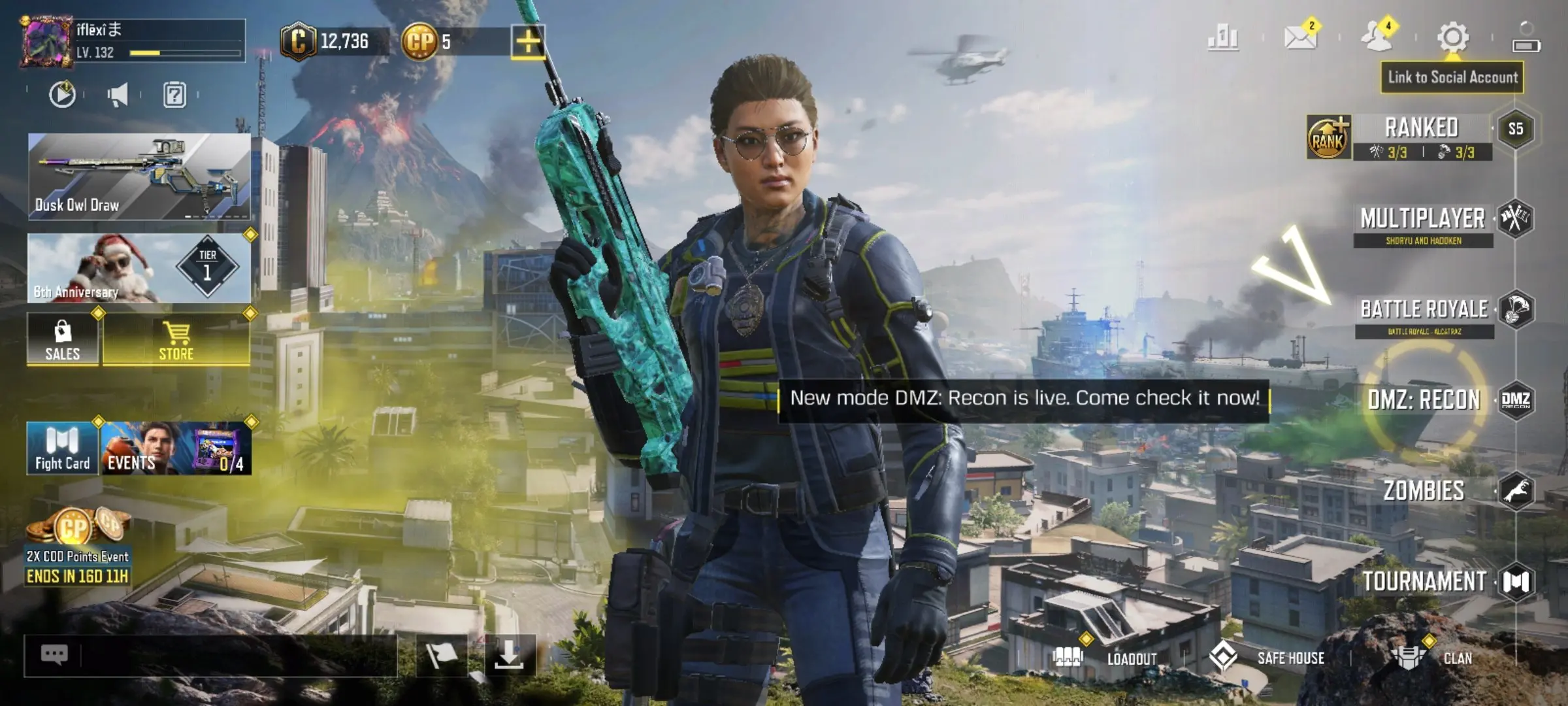Open the 6th Anniversary tier banner
The width and height of the screenshot is (1568, 706).
click(139, 268)
